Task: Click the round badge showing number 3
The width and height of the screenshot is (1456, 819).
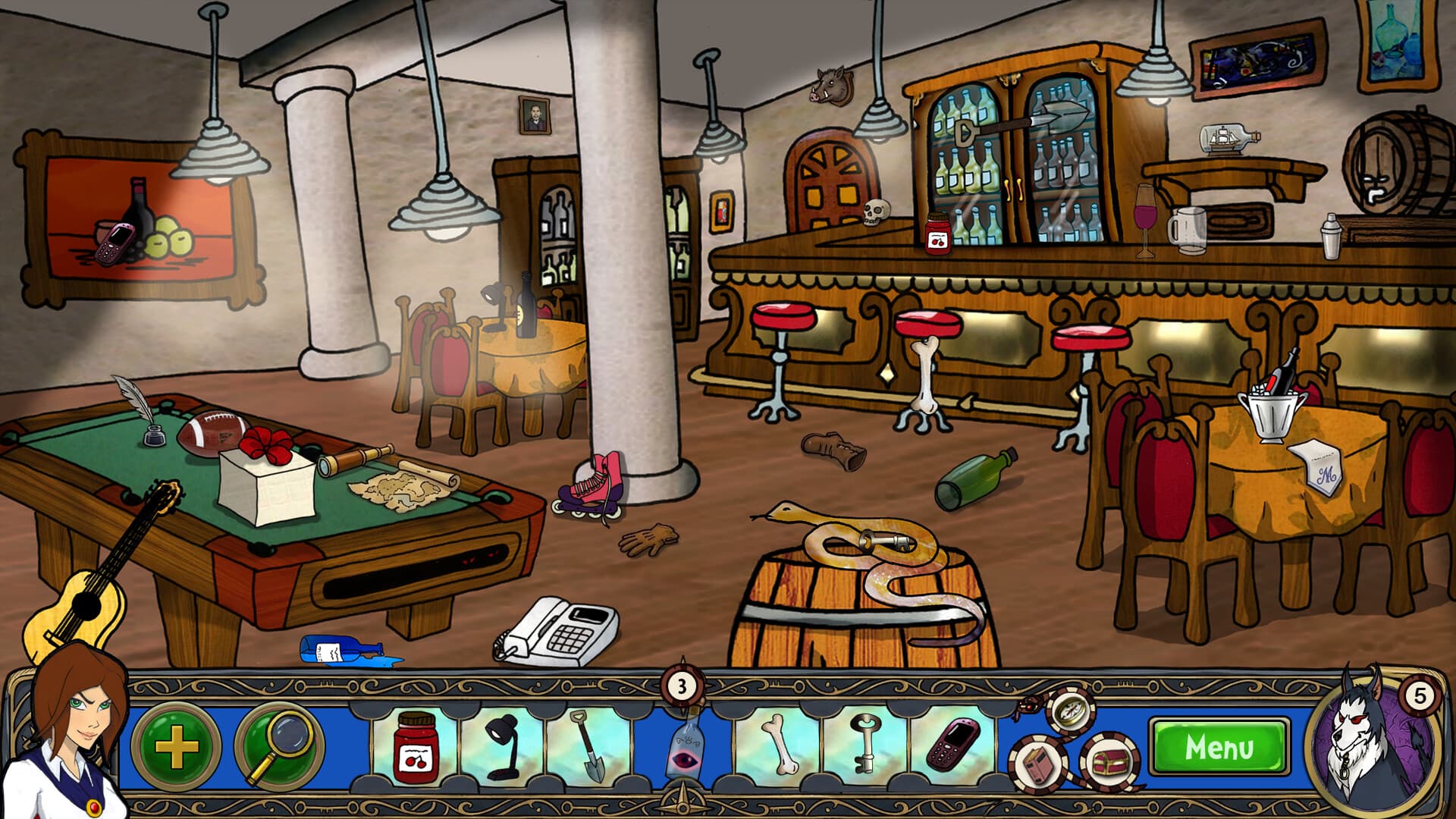Action: click(681, 687)
